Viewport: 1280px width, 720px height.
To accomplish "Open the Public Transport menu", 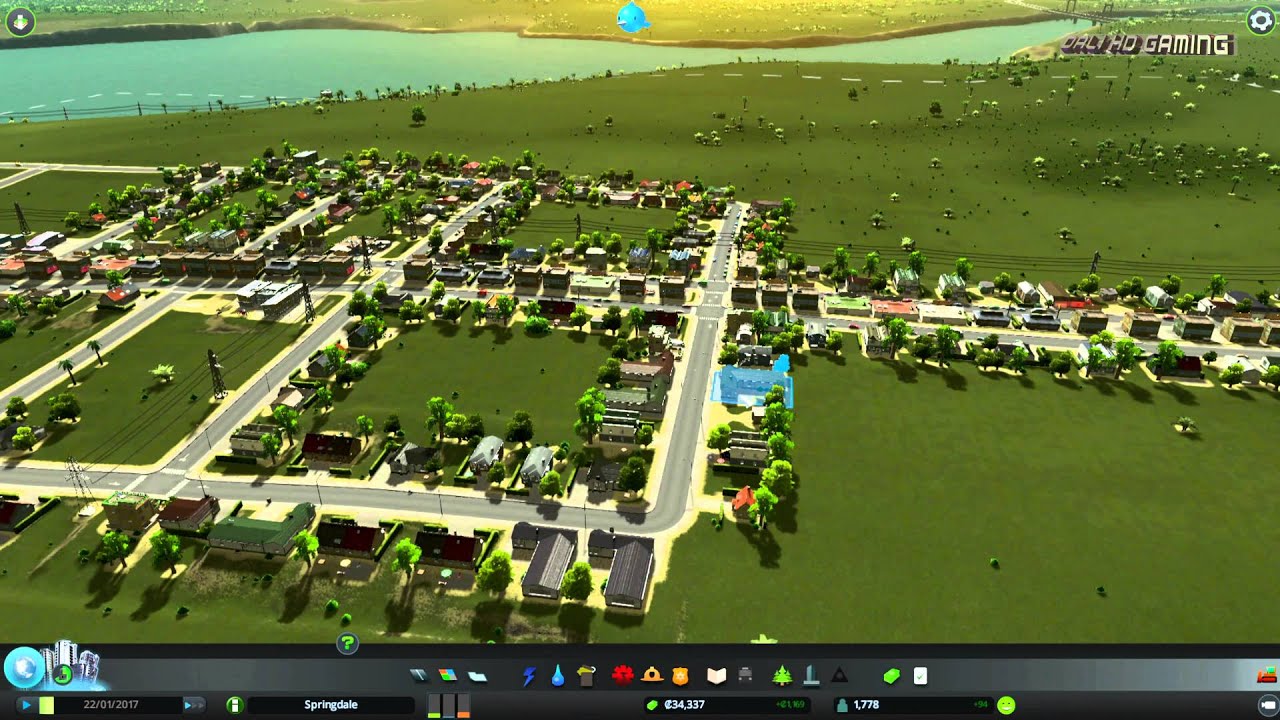I will (746, 675).
